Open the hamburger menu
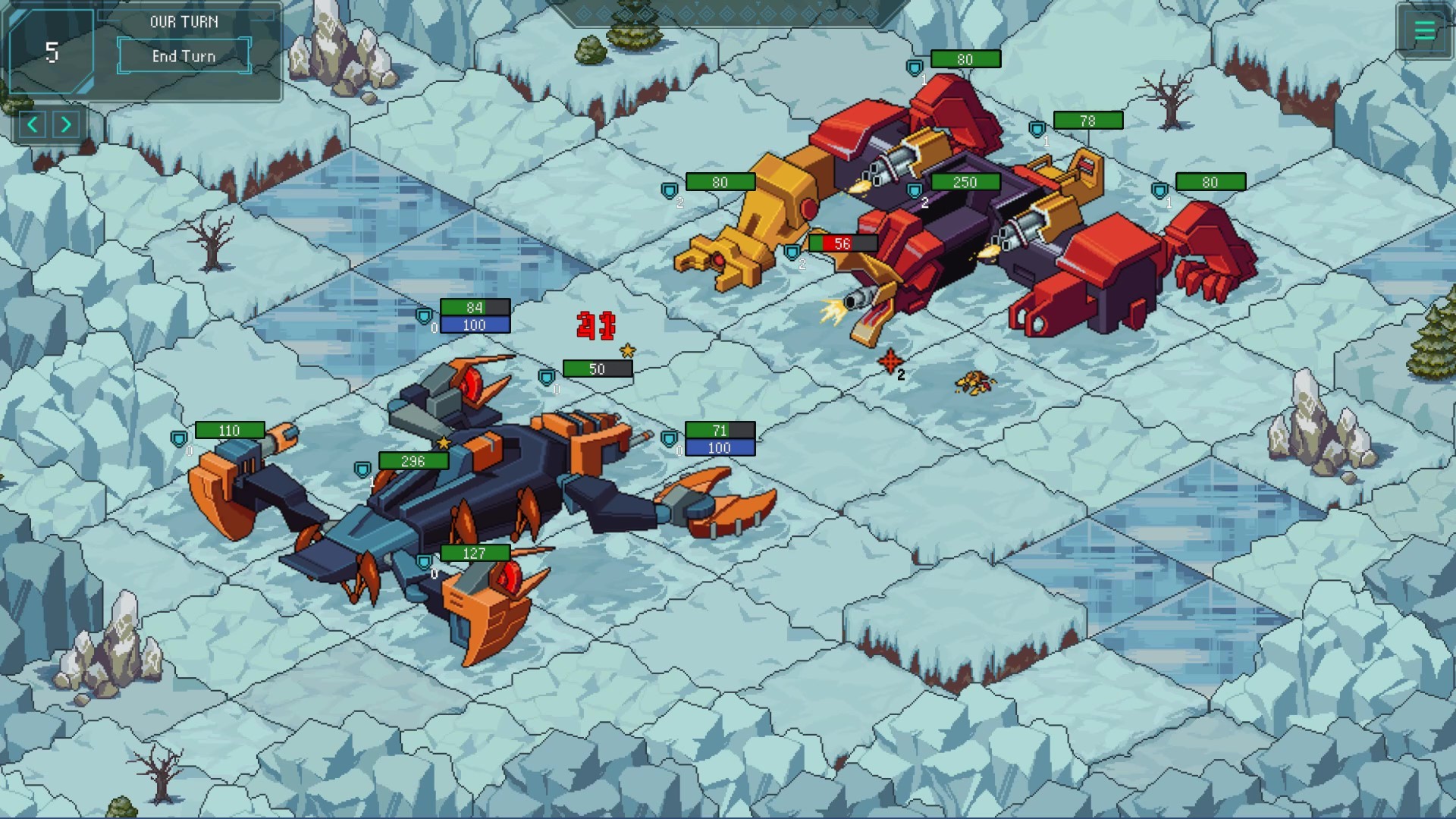The width and height of the screenshot is (1456, 819). coord(1423,31)
